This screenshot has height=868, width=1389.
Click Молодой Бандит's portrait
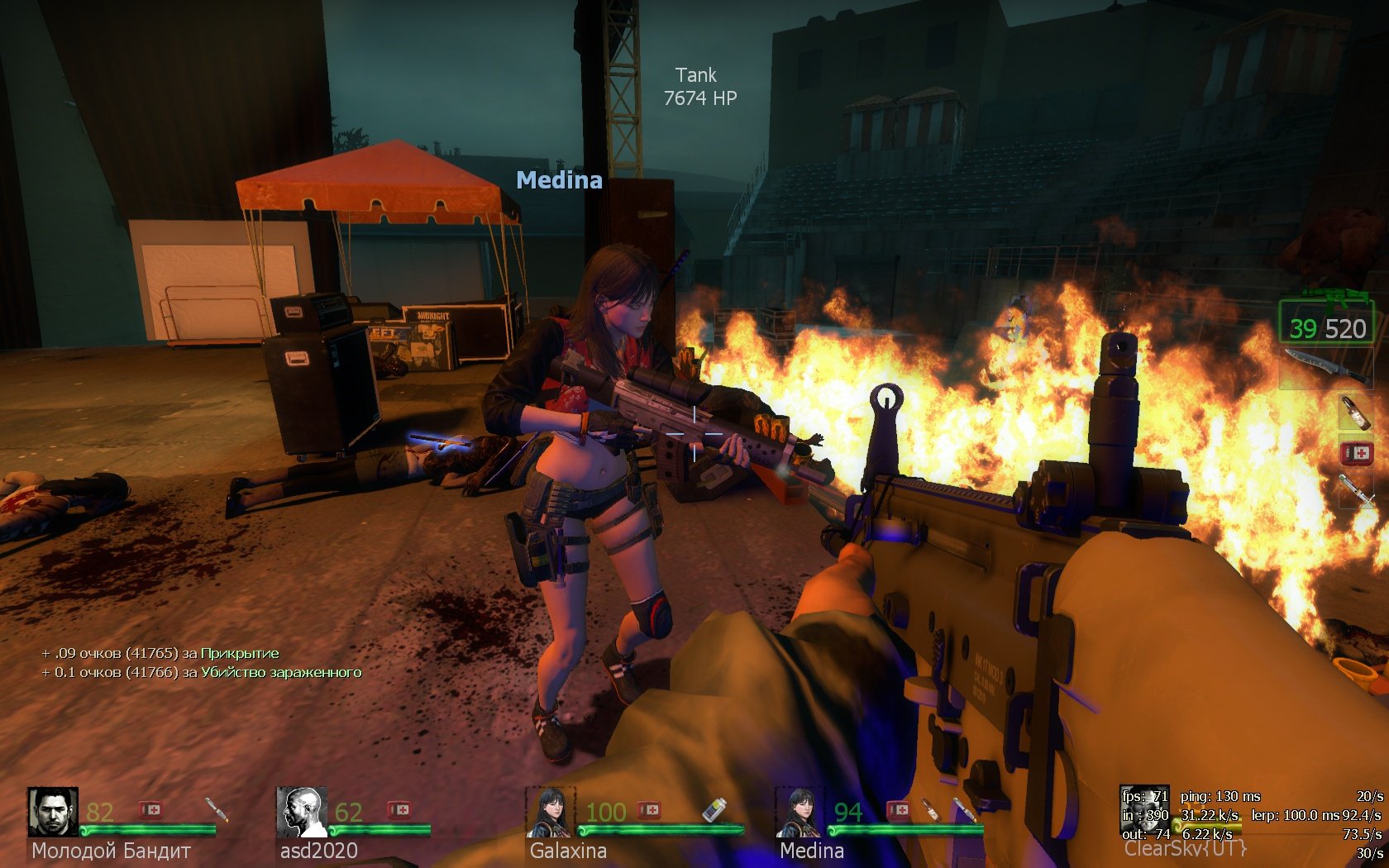[53, 812]
